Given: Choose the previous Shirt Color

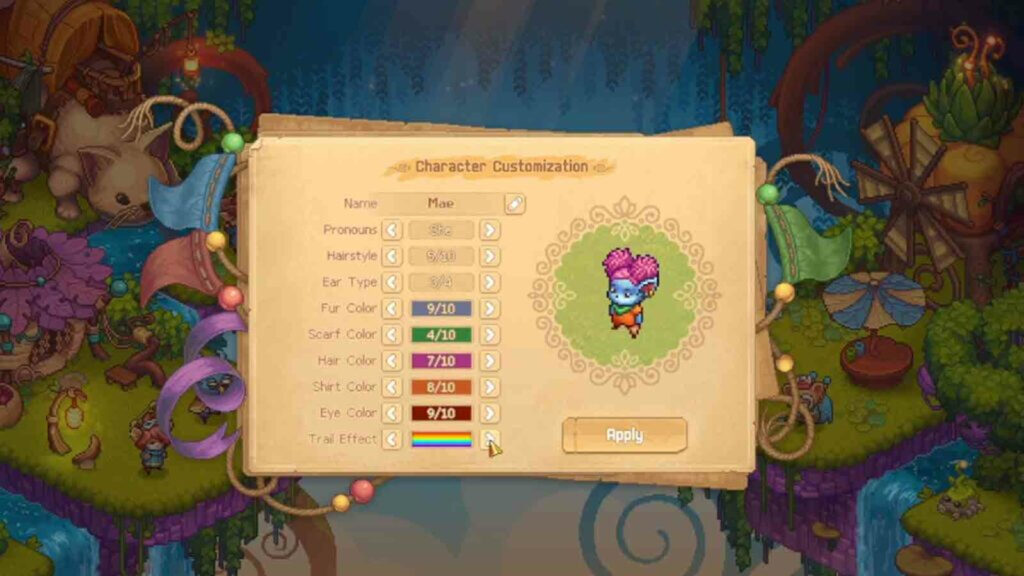Looking at the screenshot, I should point(392,387).
